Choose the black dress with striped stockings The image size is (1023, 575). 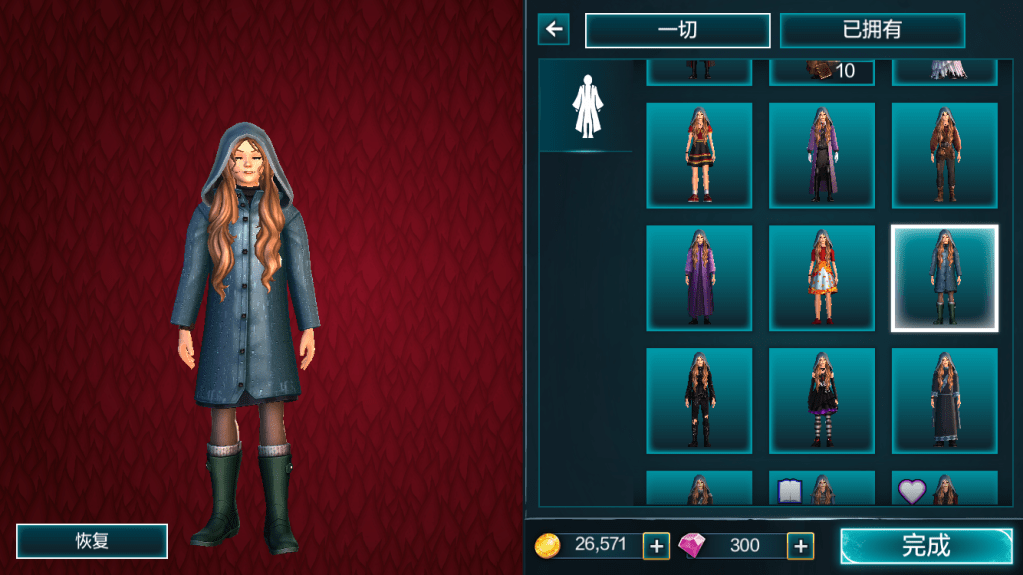pyautogui.click(x=821, y=401)
